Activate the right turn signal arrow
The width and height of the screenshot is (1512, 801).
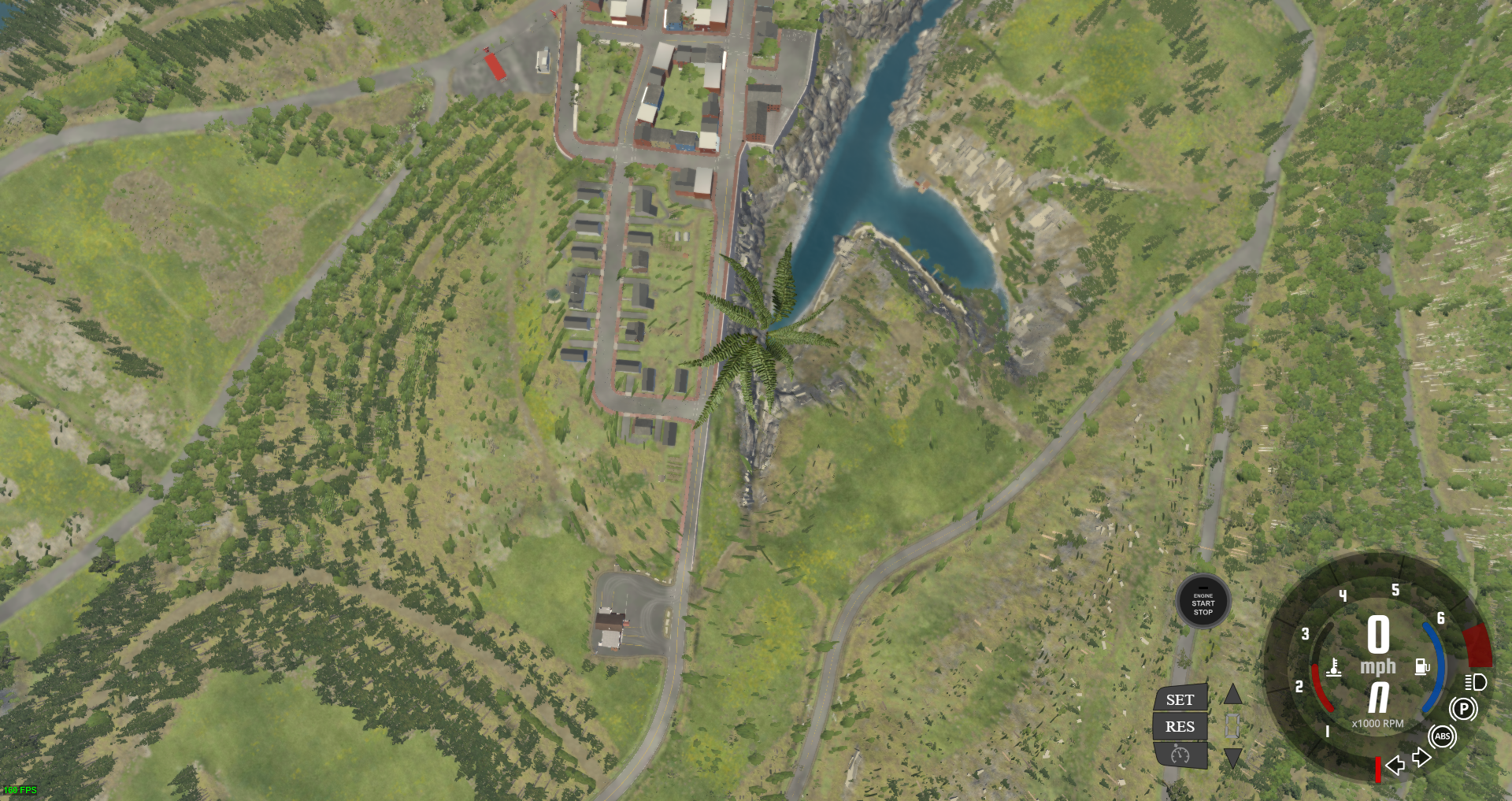pos(1421,758)
